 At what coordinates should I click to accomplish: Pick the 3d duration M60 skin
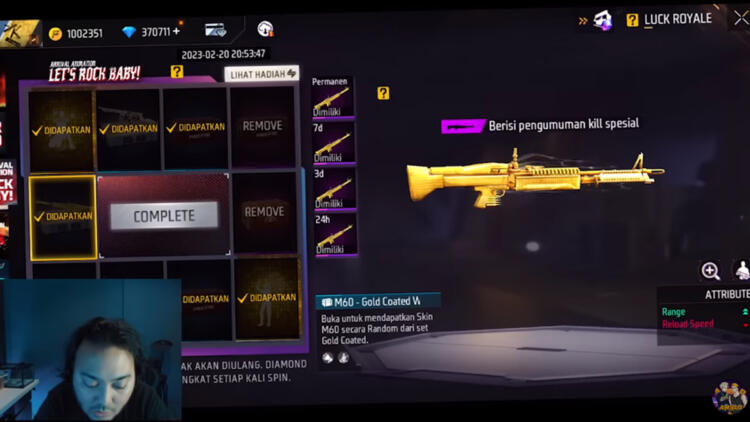point(332,188)
